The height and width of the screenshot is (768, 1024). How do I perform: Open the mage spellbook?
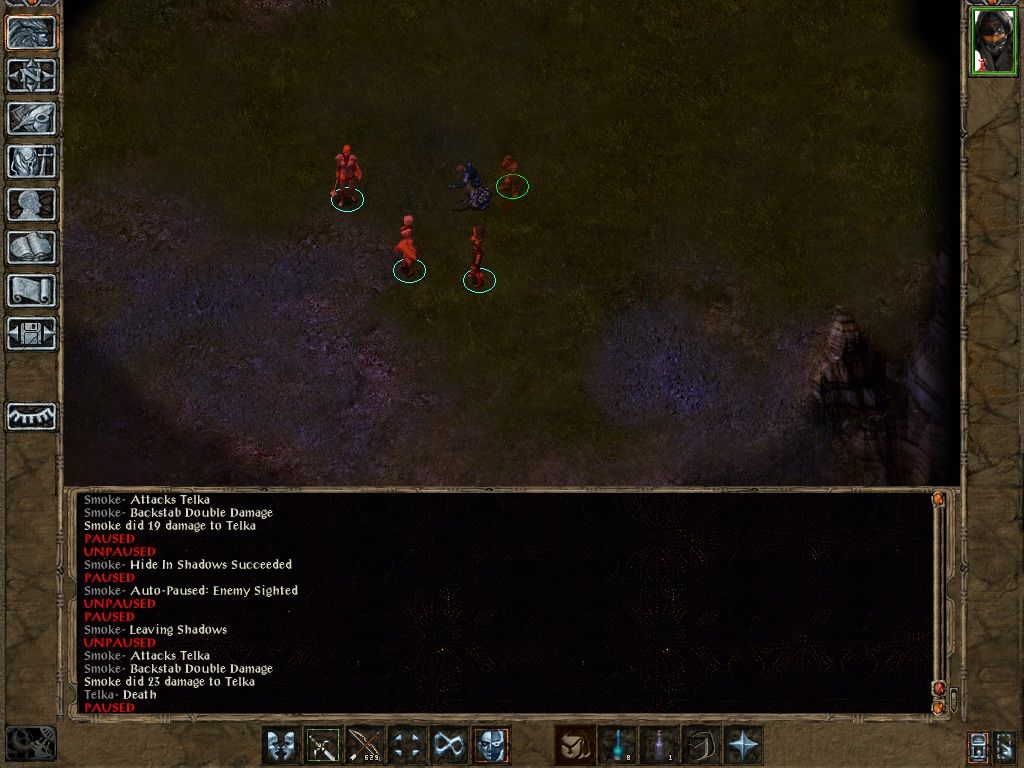tap(32, 247)
